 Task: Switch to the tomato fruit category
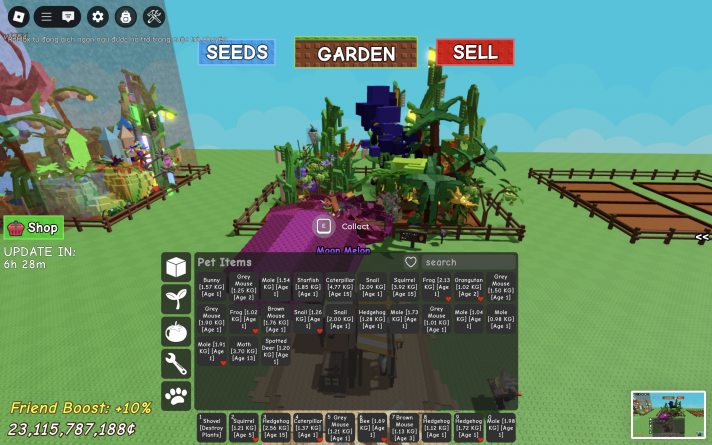tap(176, 331)
